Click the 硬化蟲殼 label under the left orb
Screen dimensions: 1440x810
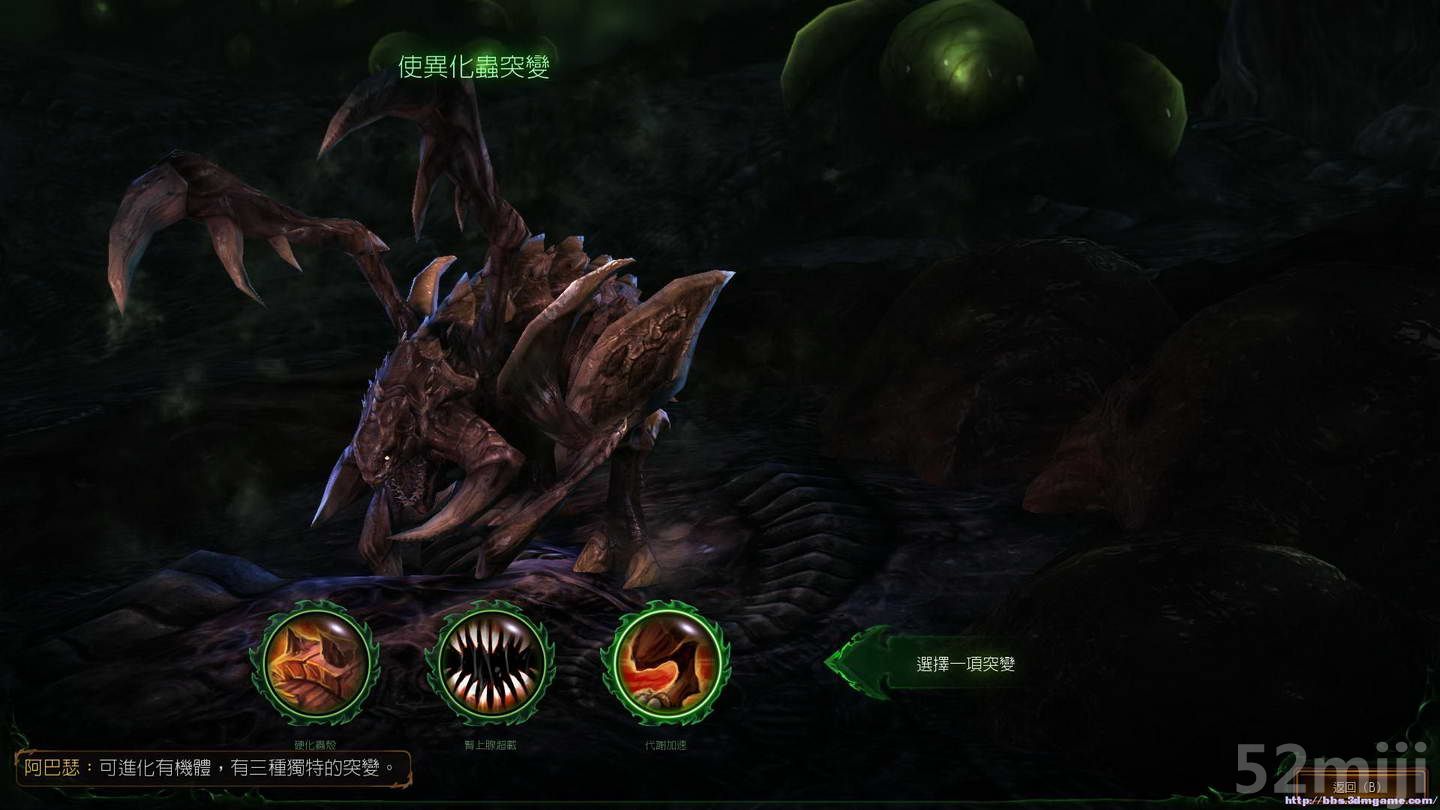pos(315,743)
